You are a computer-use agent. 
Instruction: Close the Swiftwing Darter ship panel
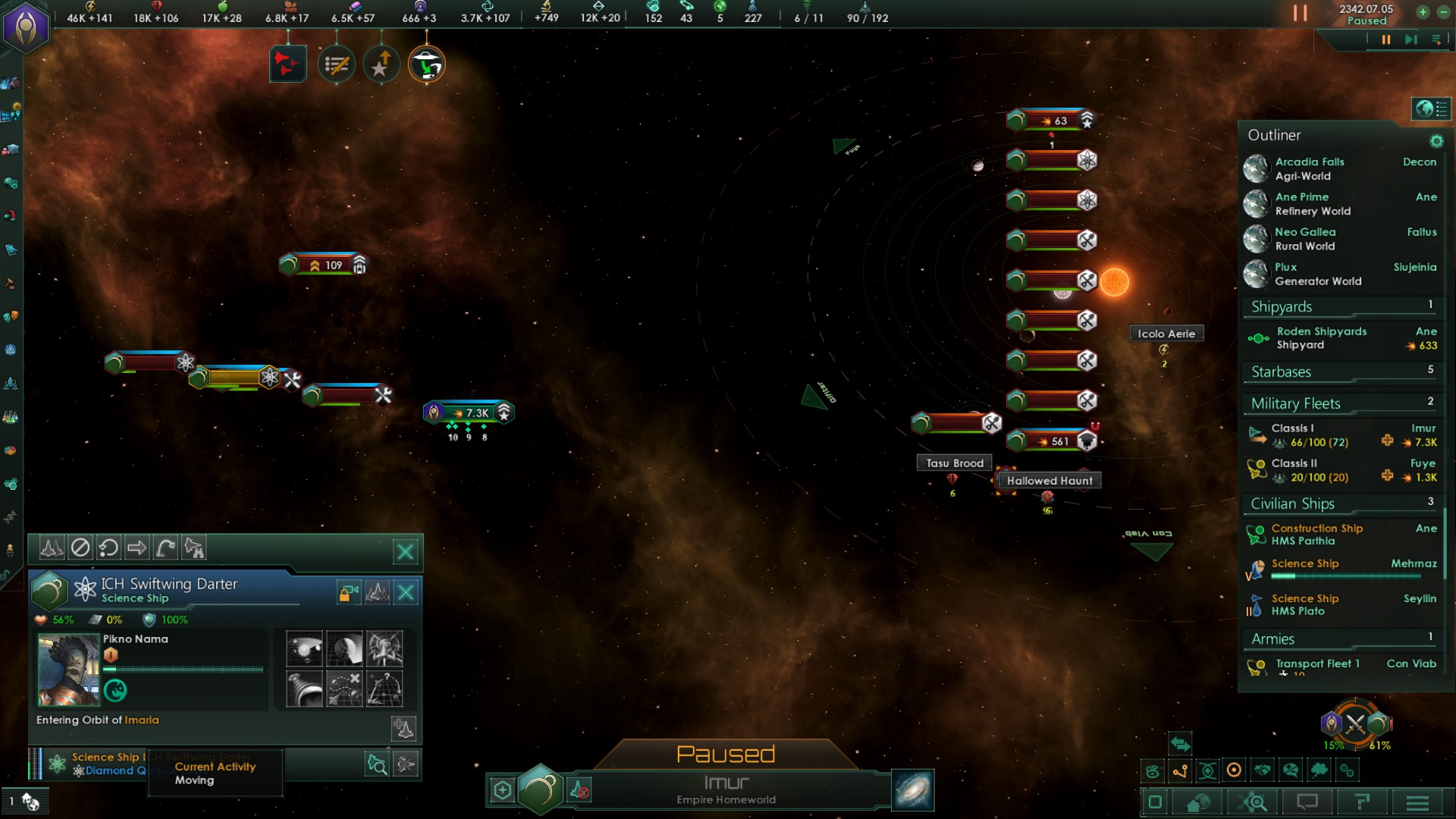[x=406, y=592]
